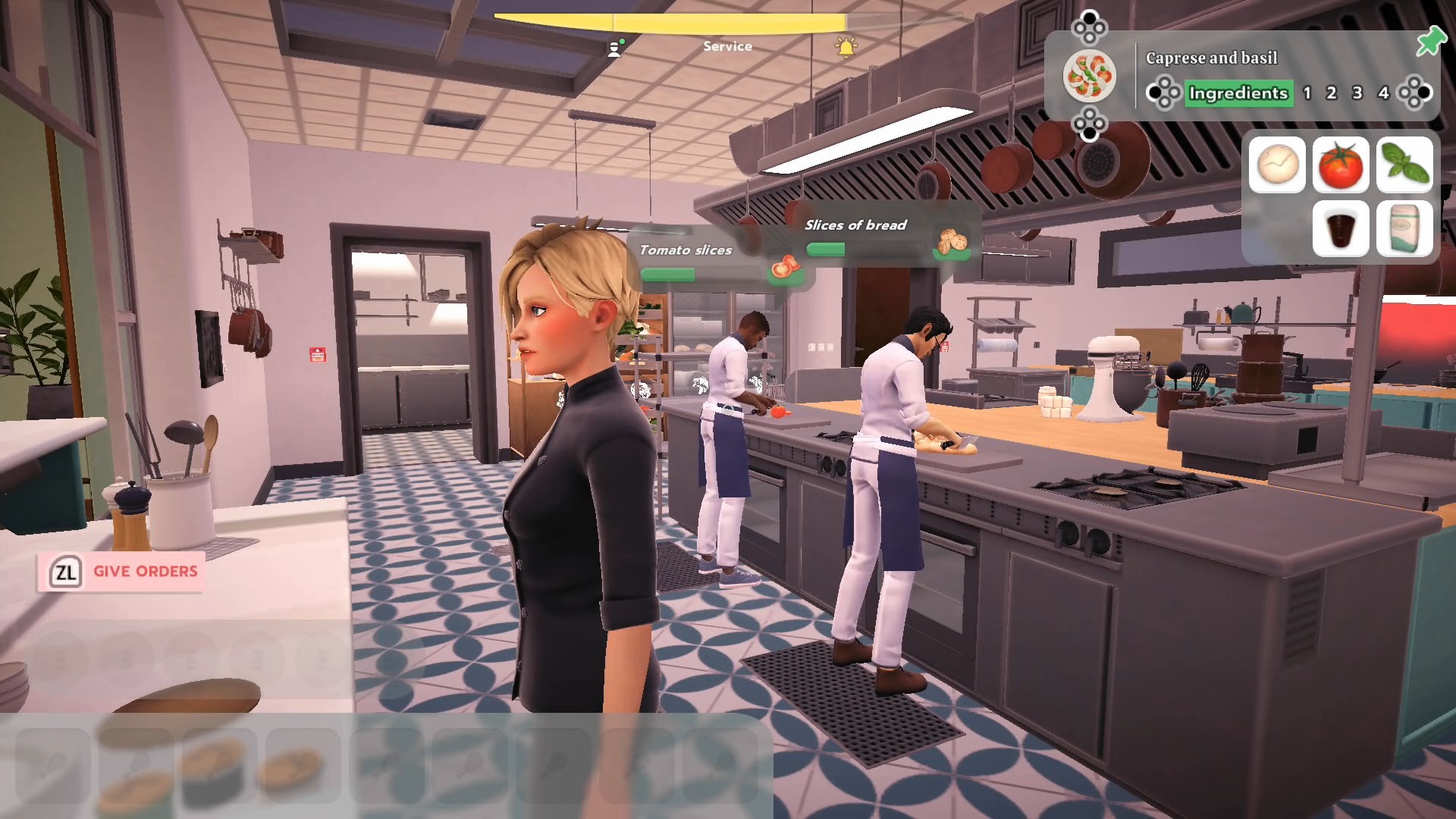
Task: Open the Tomato slices task label
Action: click(686, 250)
